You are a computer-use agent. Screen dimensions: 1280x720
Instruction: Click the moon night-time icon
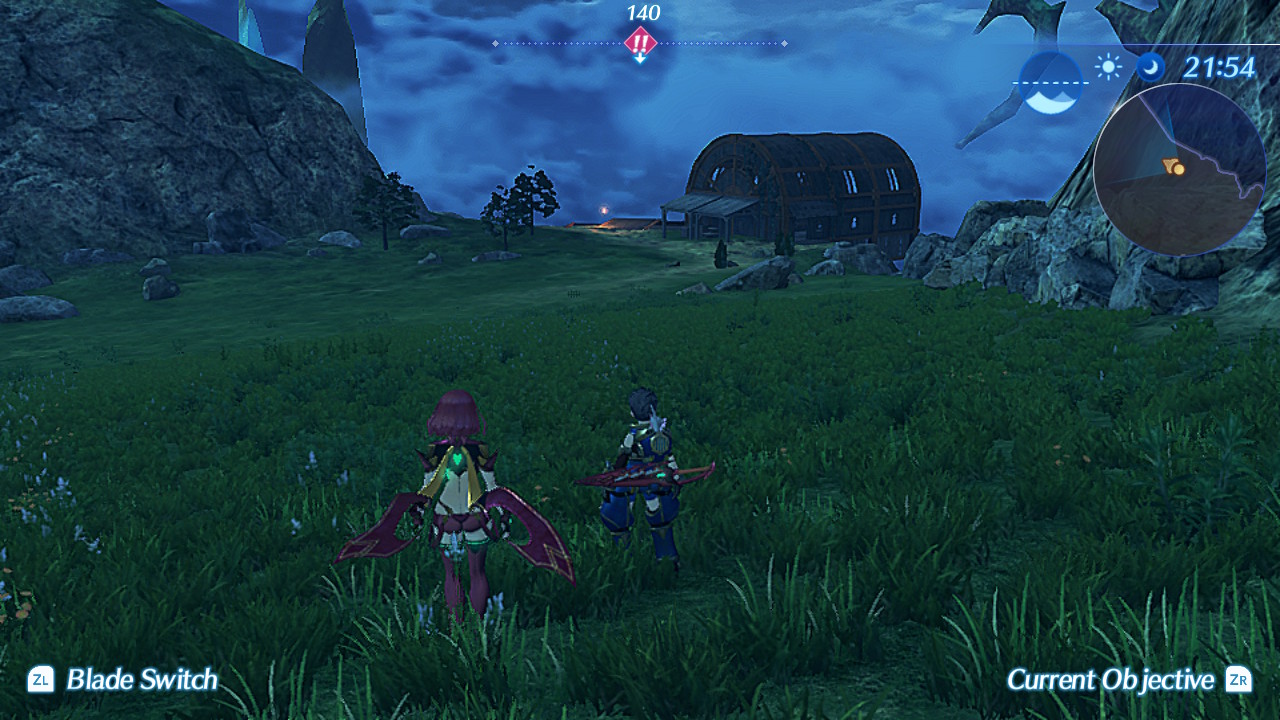pos(1150,67)
